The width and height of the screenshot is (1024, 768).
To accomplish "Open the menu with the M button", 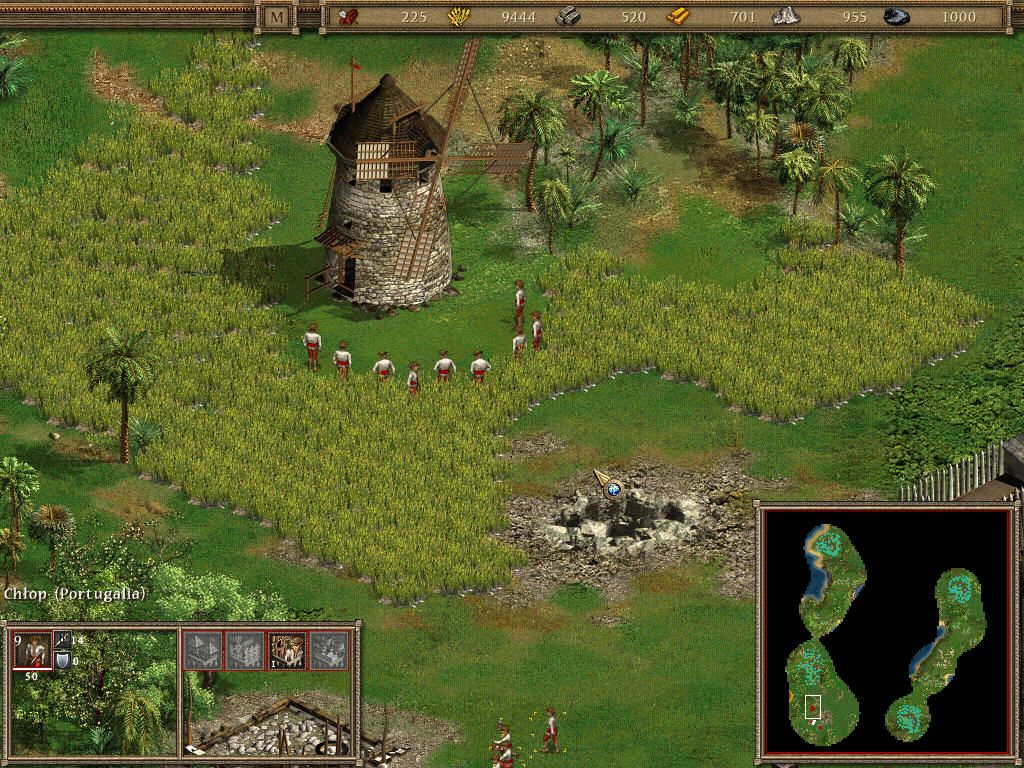I will [275, 16].
